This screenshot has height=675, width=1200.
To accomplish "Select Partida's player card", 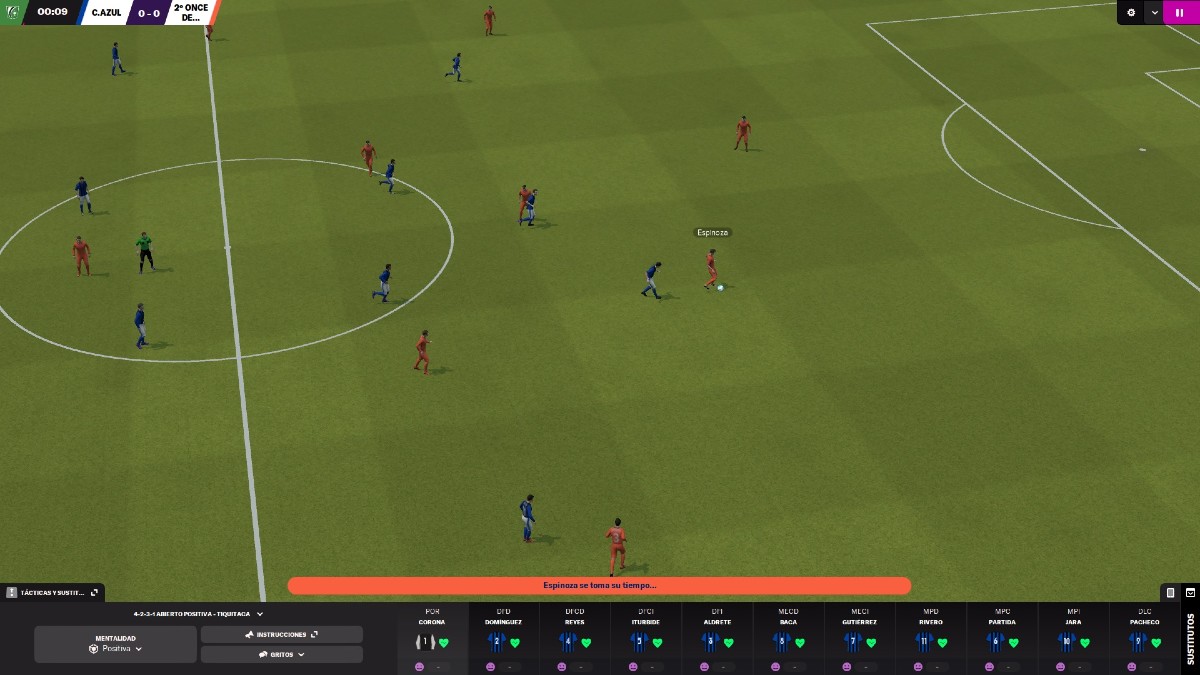I will pos(1002,637).
